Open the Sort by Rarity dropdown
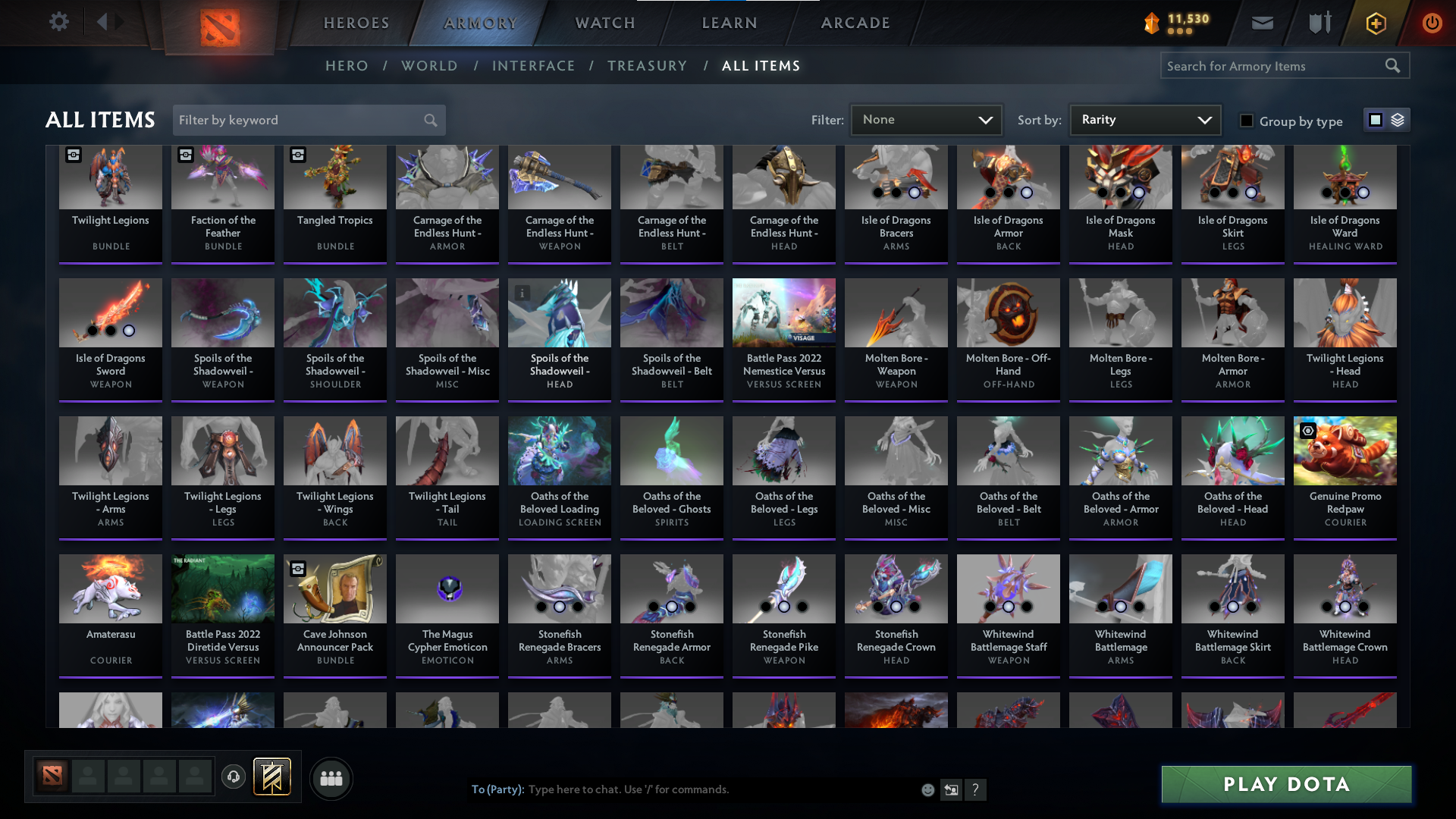This screenshot has height=819, width=1456. tap(1144, 119)
